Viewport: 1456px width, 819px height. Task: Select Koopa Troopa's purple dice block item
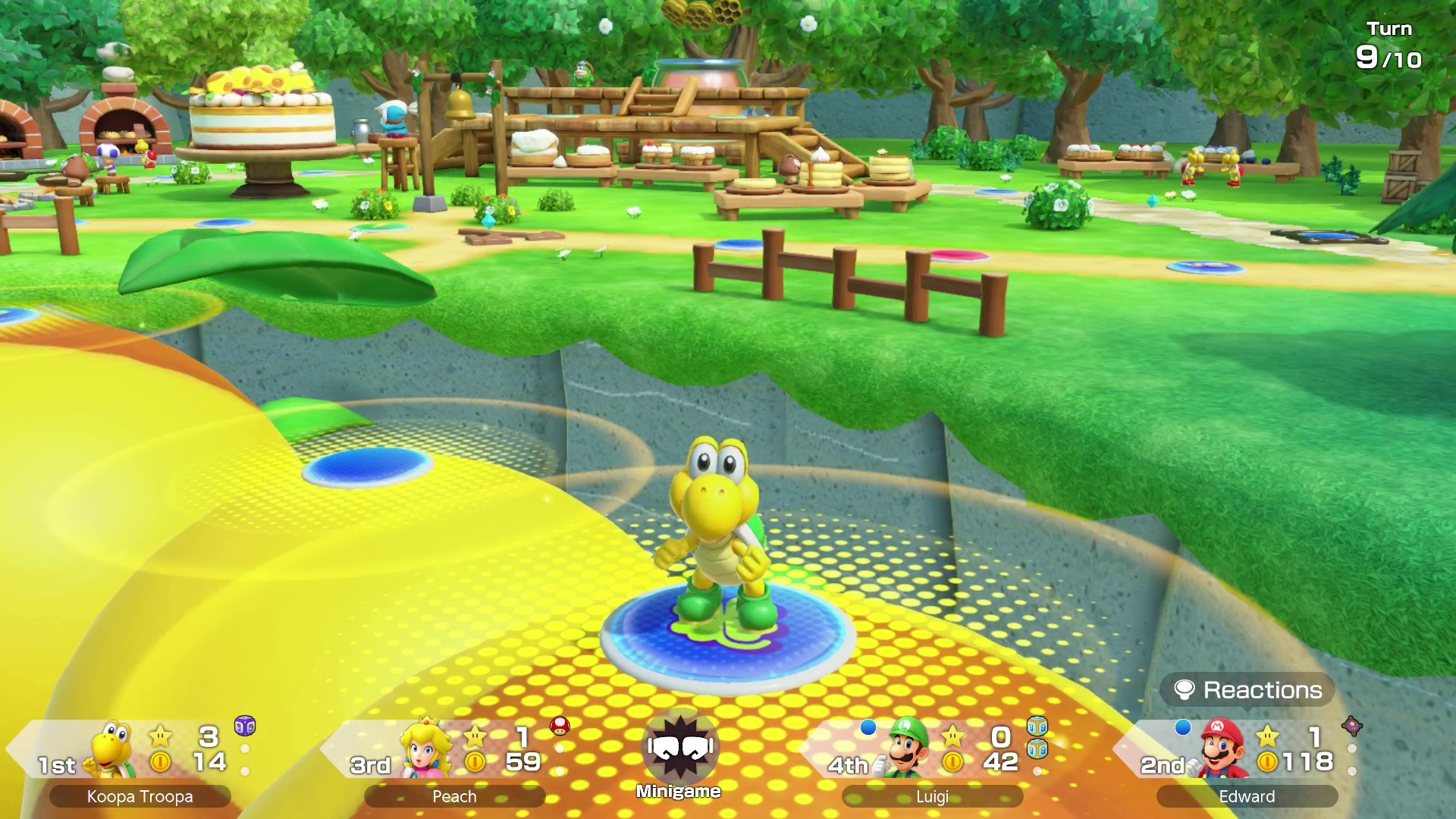245,726
